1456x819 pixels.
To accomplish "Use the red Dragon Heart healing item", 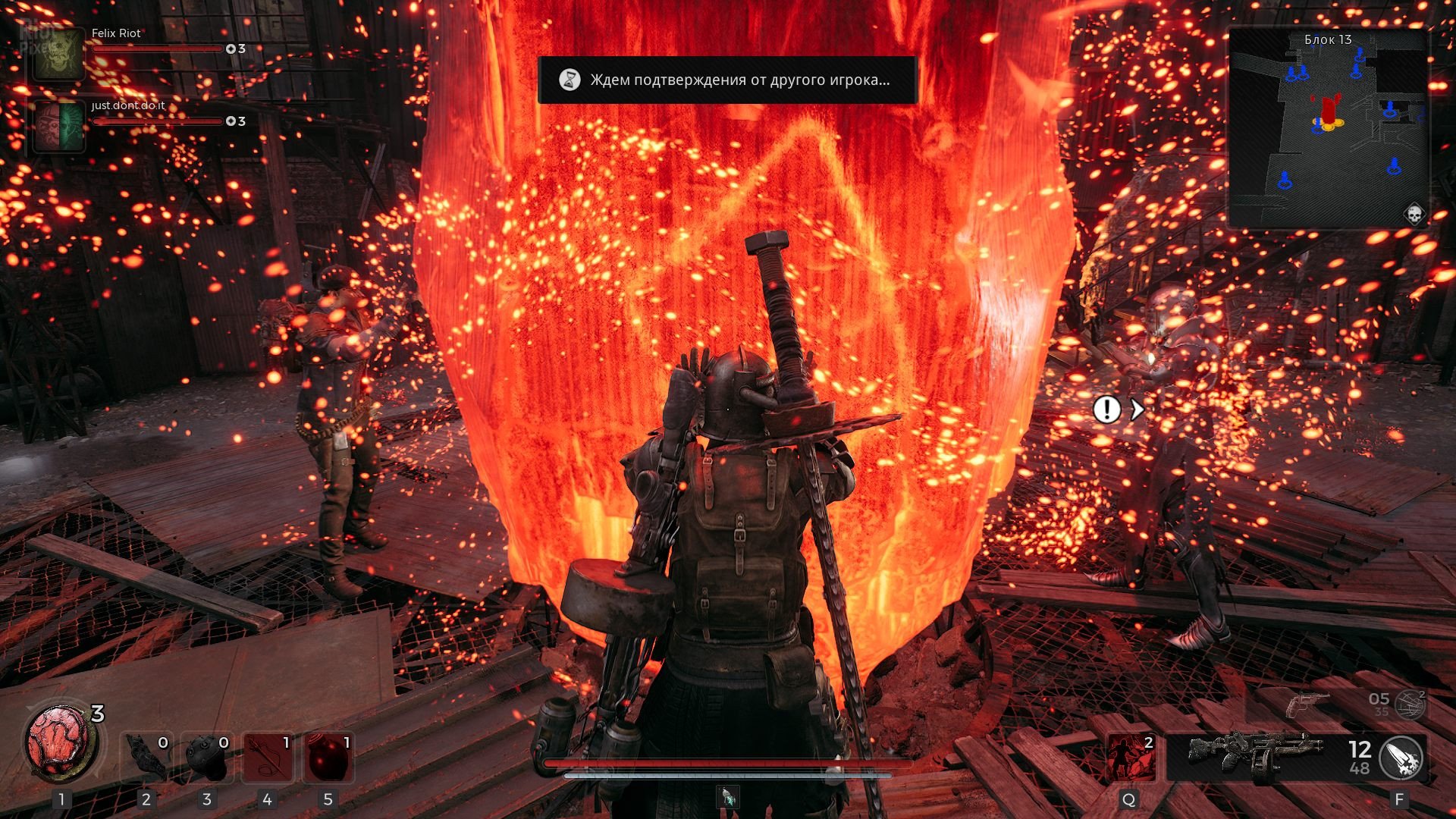I will click(58, 743).
